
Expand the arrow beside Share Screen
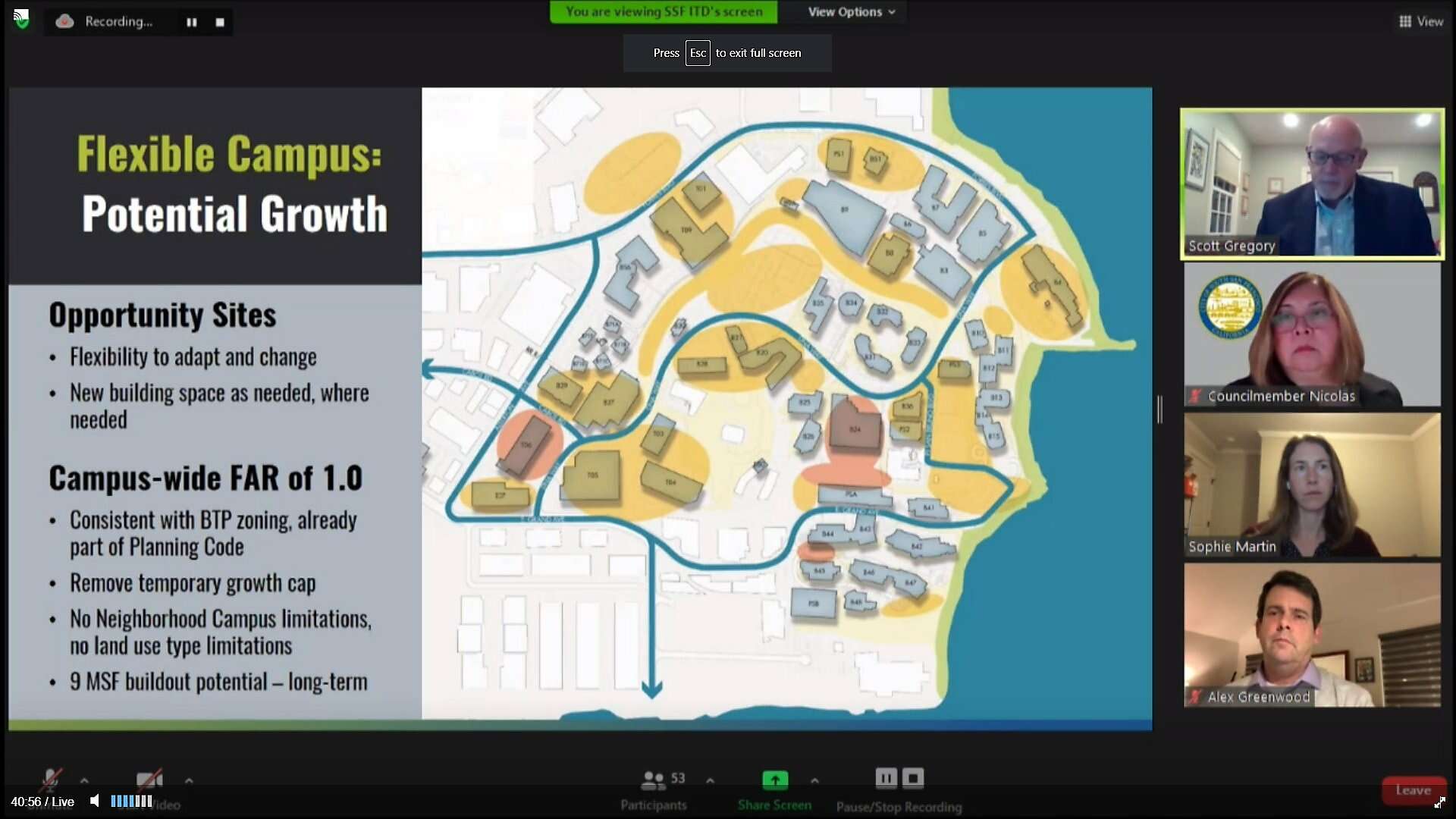click(814, 780)
